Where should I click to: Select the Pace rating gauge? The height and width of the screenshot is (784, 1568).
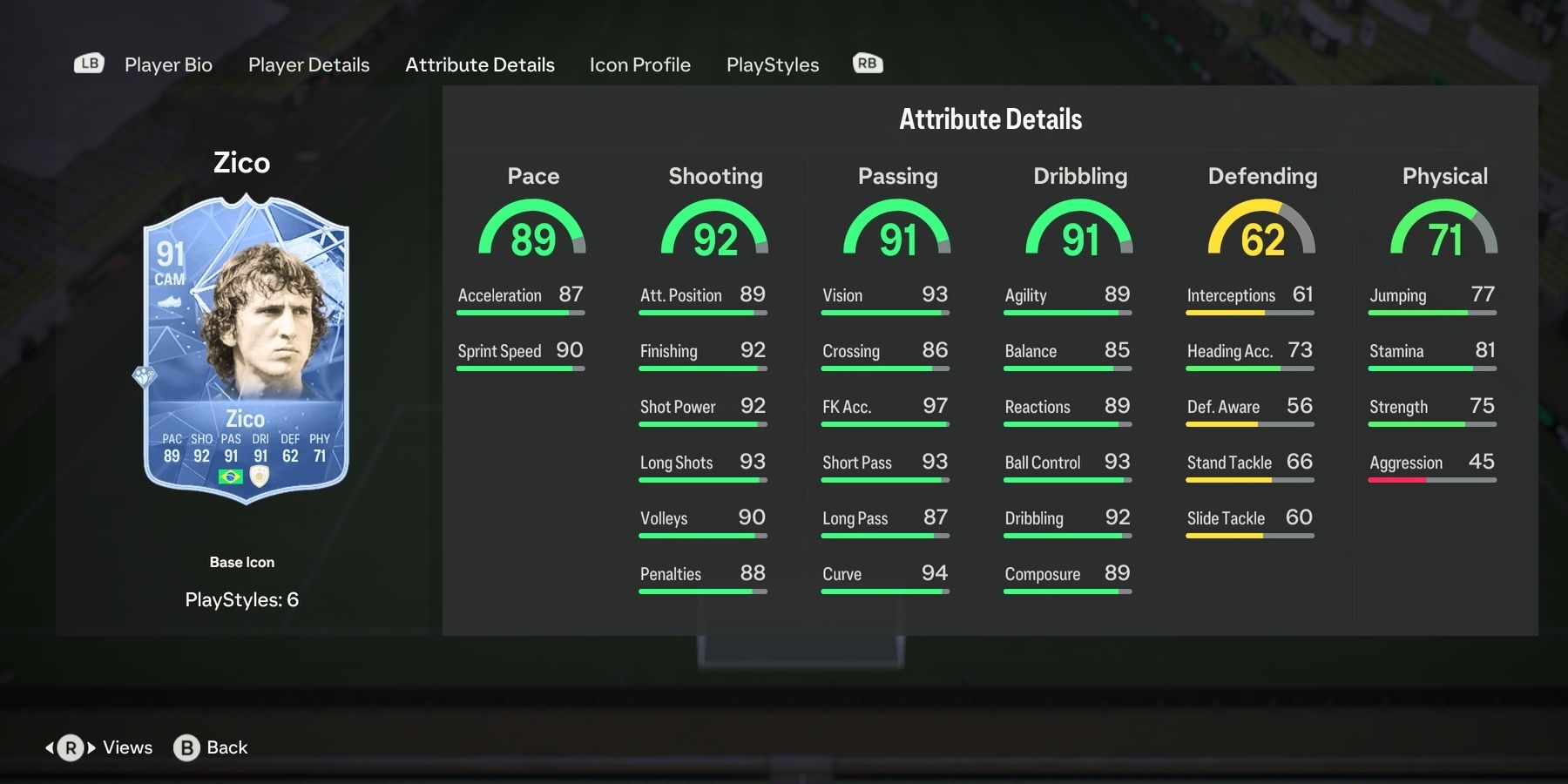[x=533, y=231]
